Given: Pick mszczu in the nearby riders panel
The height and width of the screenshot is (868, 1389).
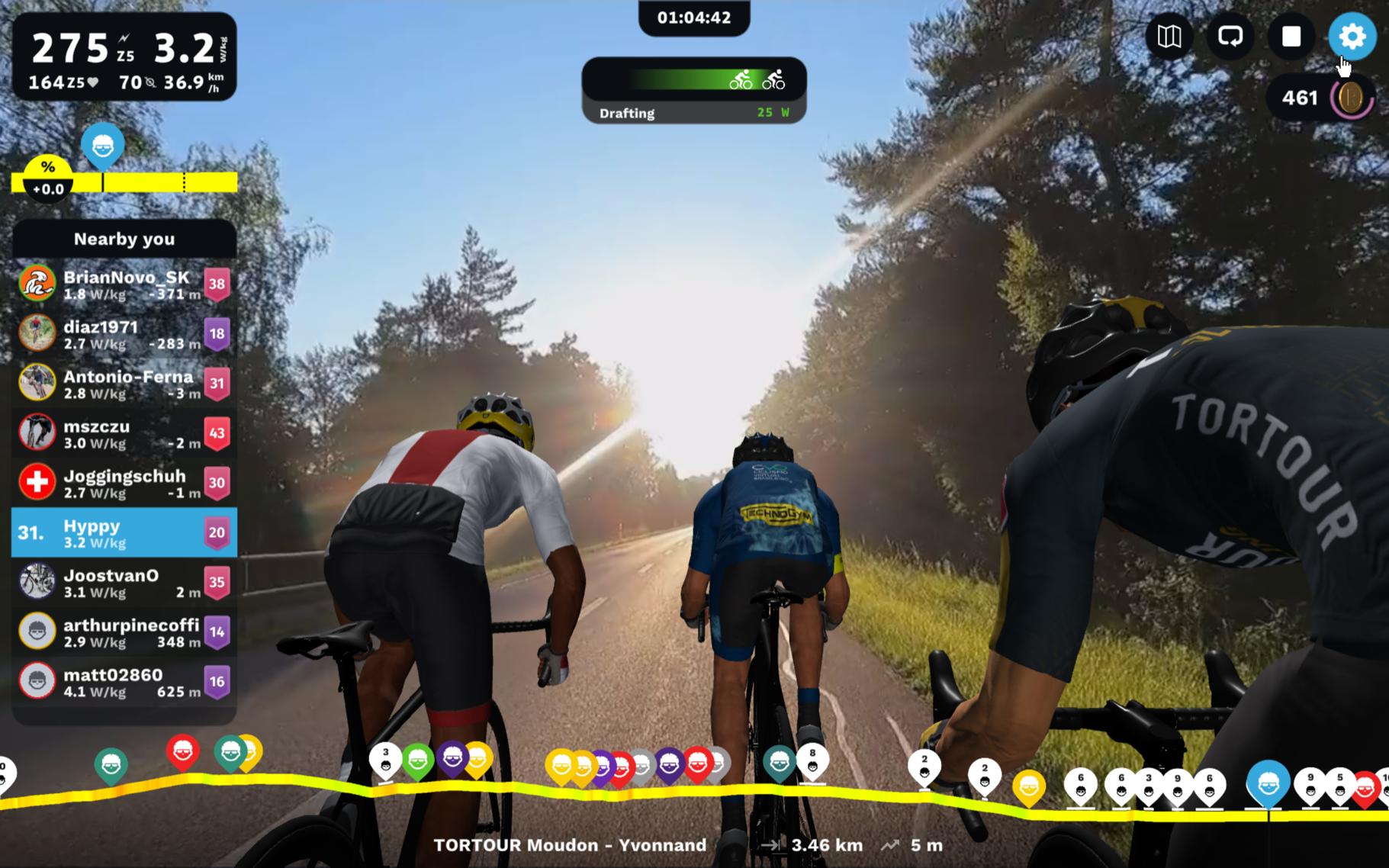Looking at the screenshot, I should 124,433.
